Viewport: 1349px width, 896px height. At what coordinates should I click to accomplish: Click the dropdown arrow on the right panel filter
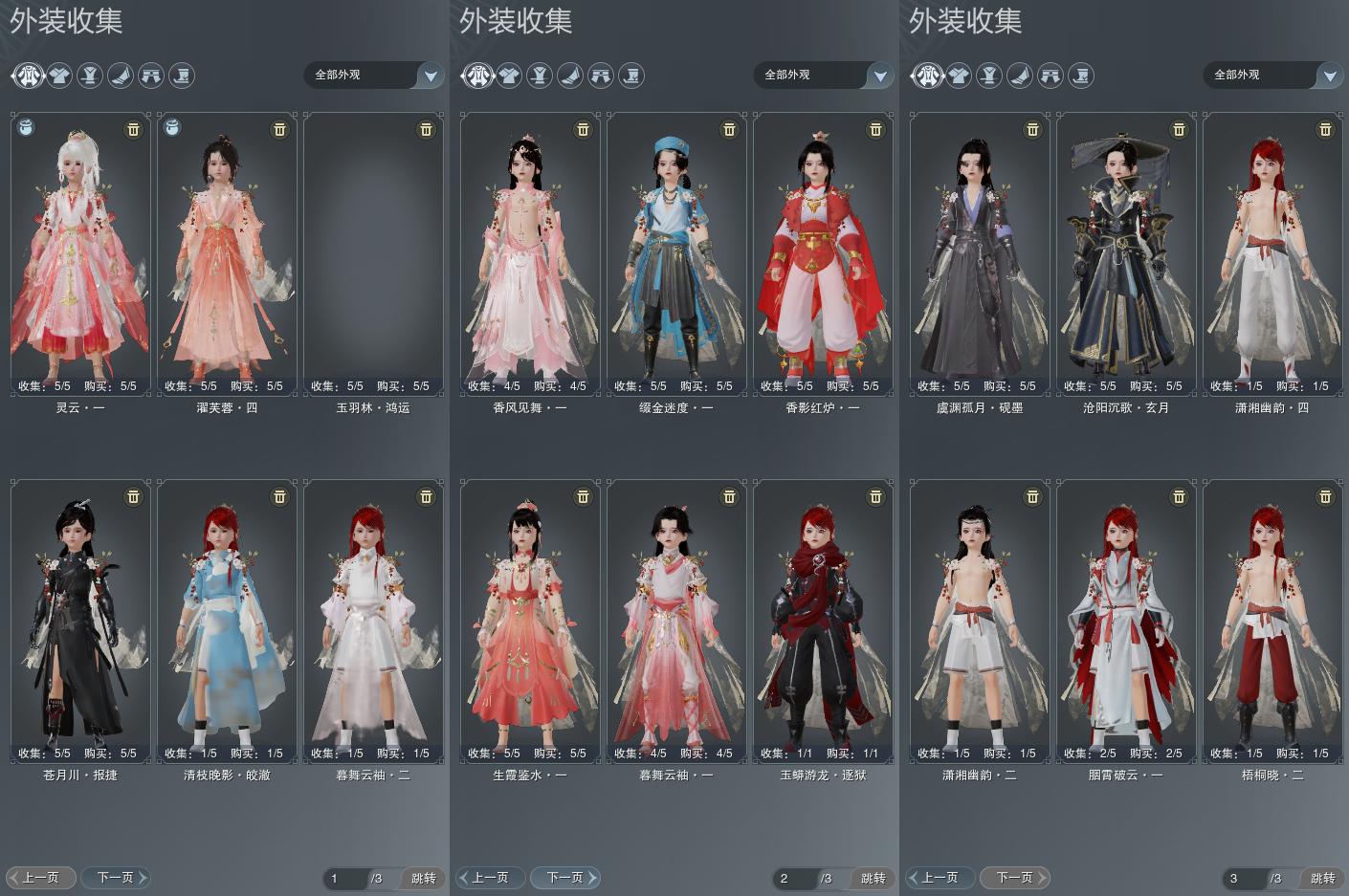coord(1329,75)
